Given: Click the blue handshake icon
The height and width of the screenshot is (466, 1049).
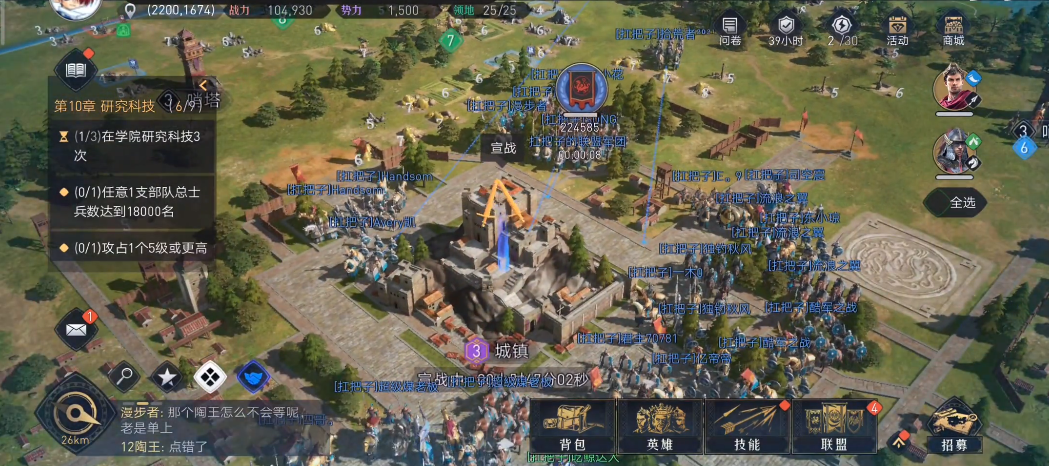Looking at the screenshot, I should [253, 376].
